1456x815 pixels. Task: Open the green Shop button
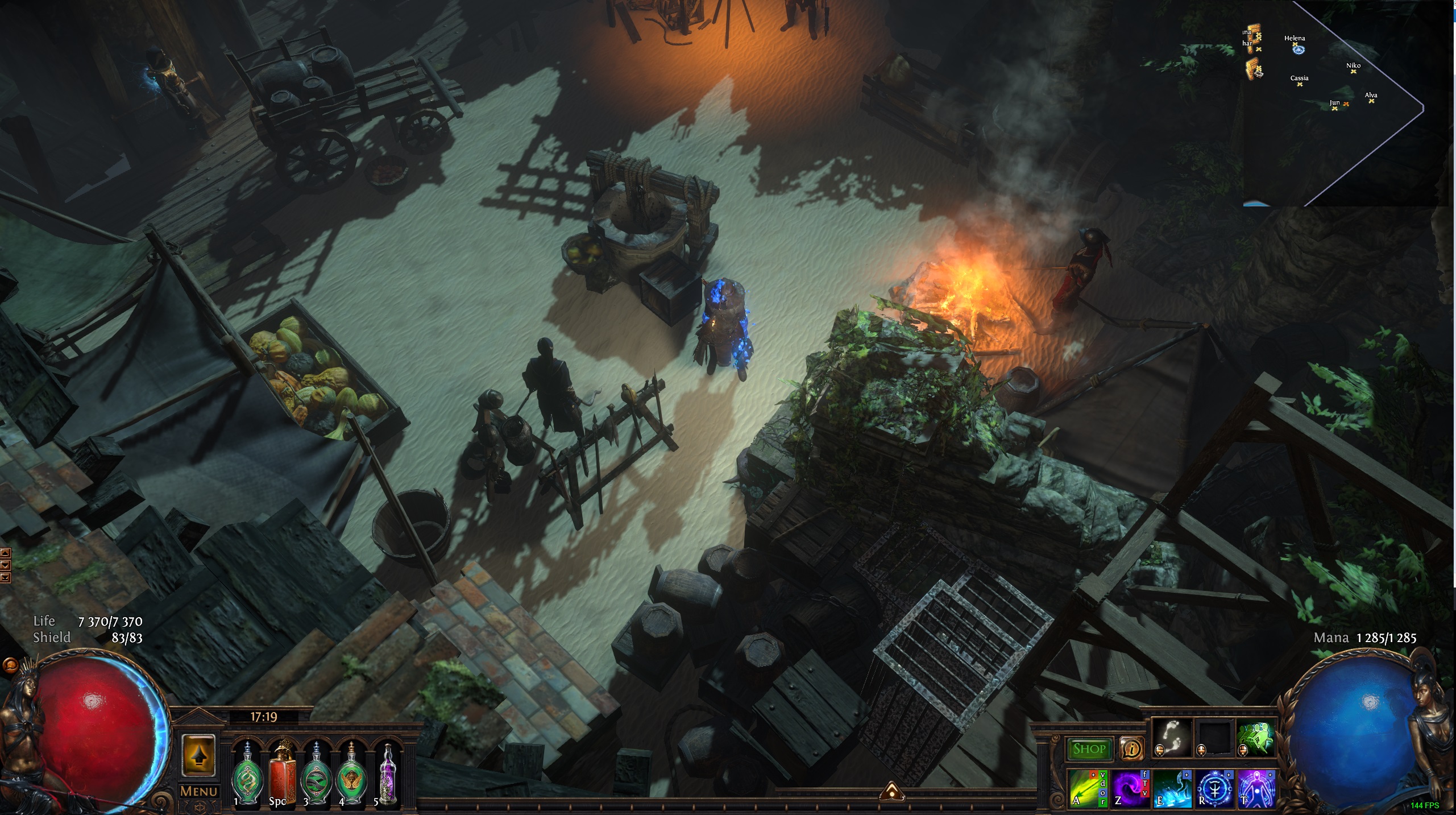[x=1089, y=749]
